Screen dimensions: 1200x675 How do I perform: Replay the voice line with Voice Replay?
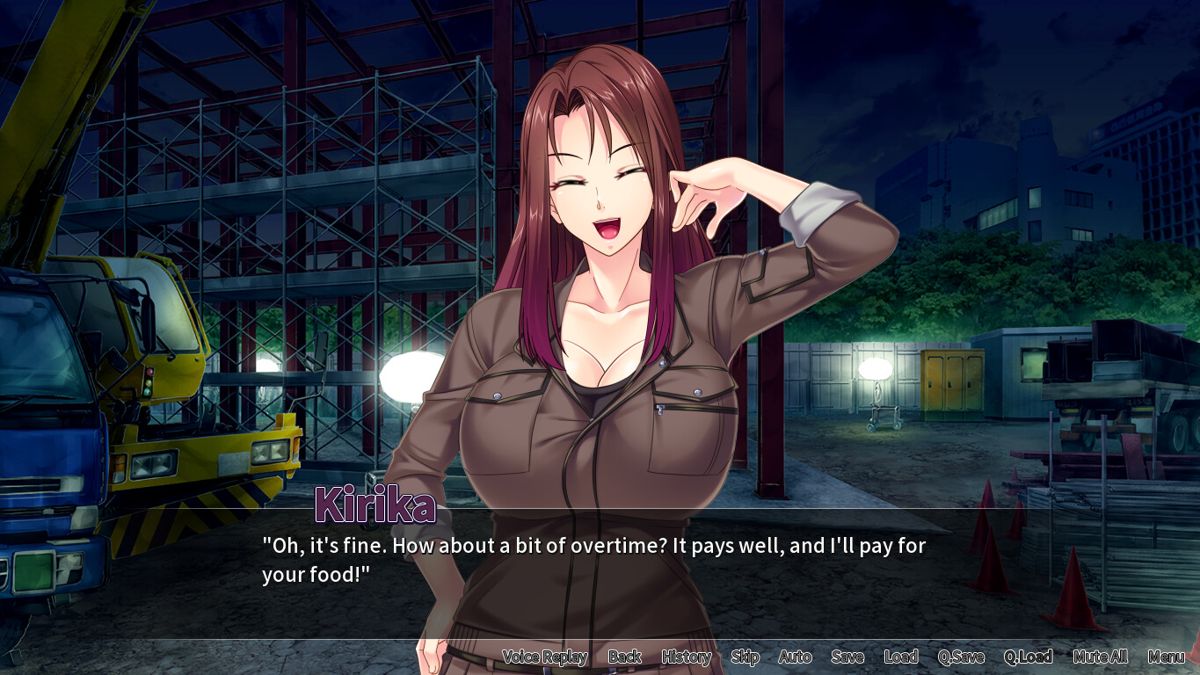pyautogui.click(x=544, y=657)
